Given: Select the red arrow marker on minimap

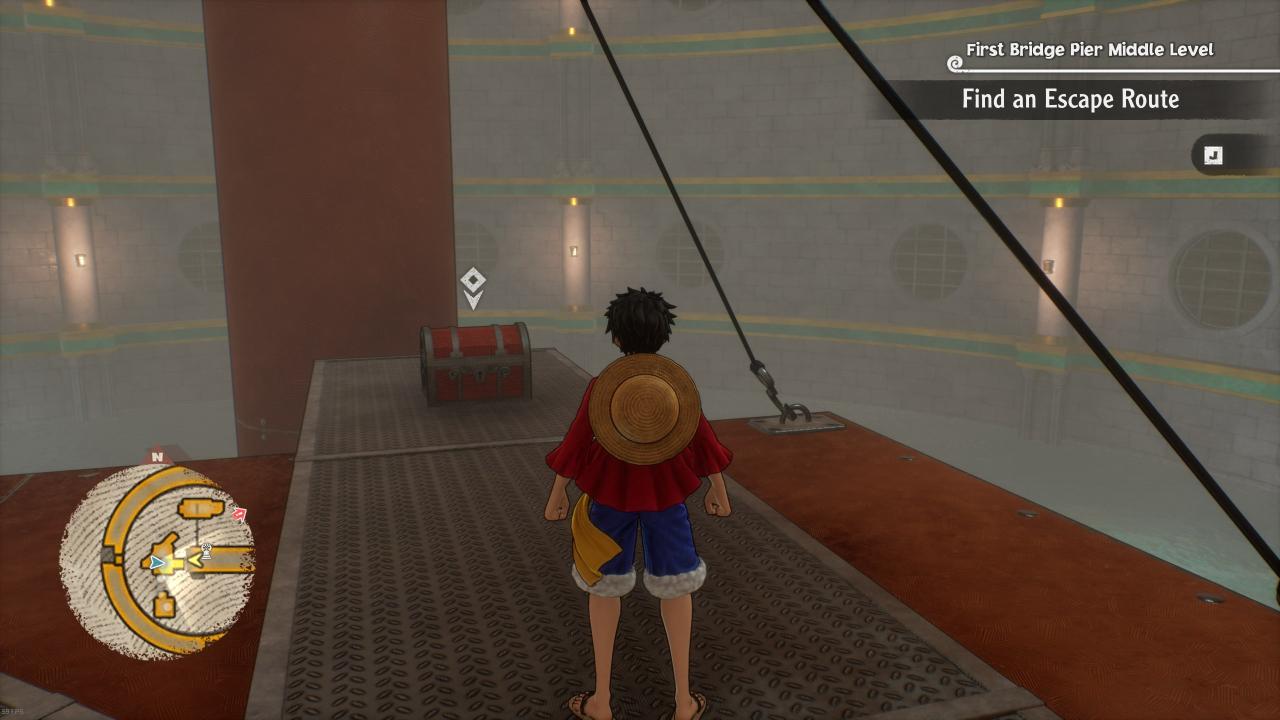Looking at the screenshot, I should [x=239, y=515].
